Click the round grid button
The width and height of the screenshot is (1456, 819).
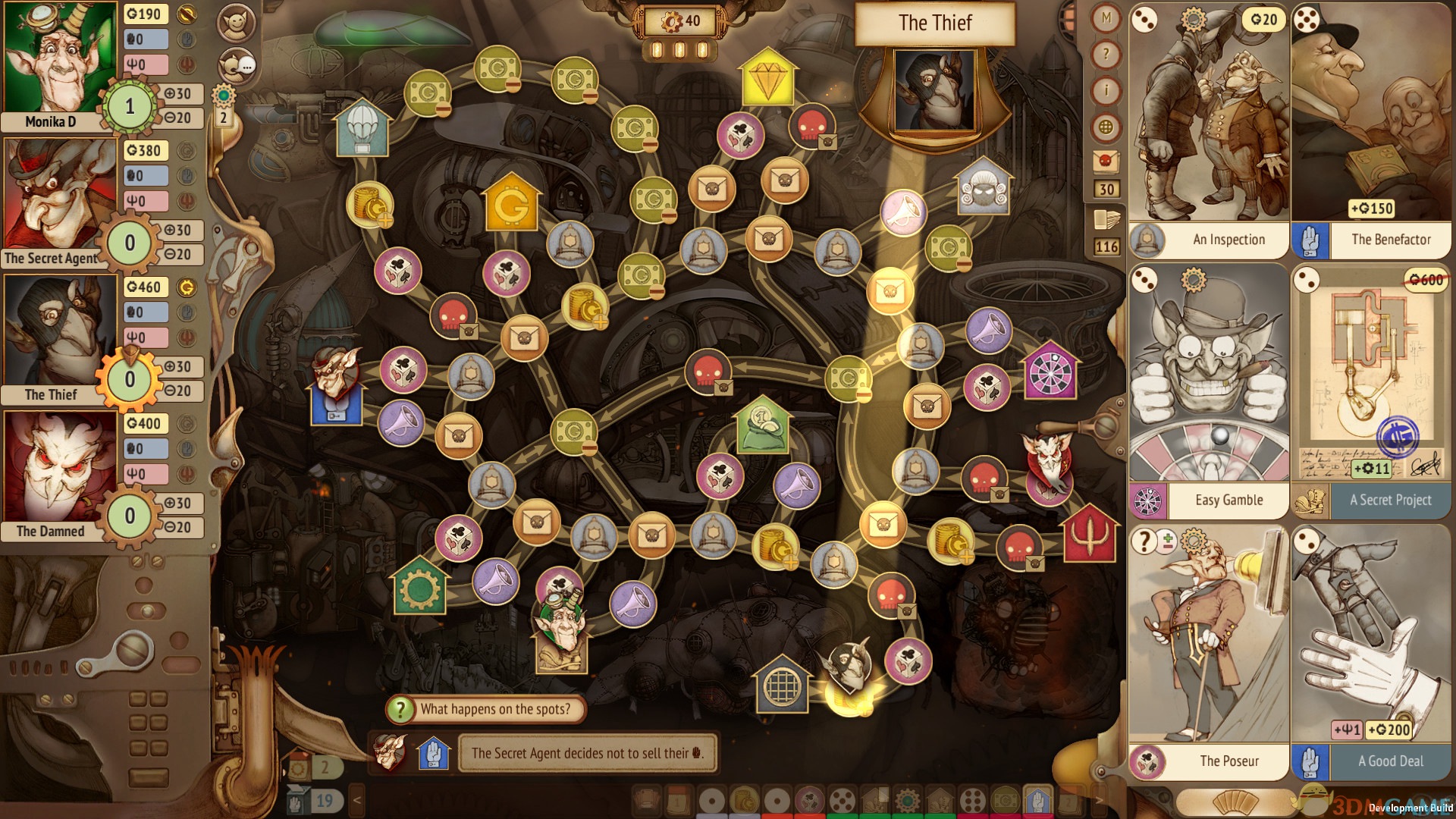[1106, 127]
